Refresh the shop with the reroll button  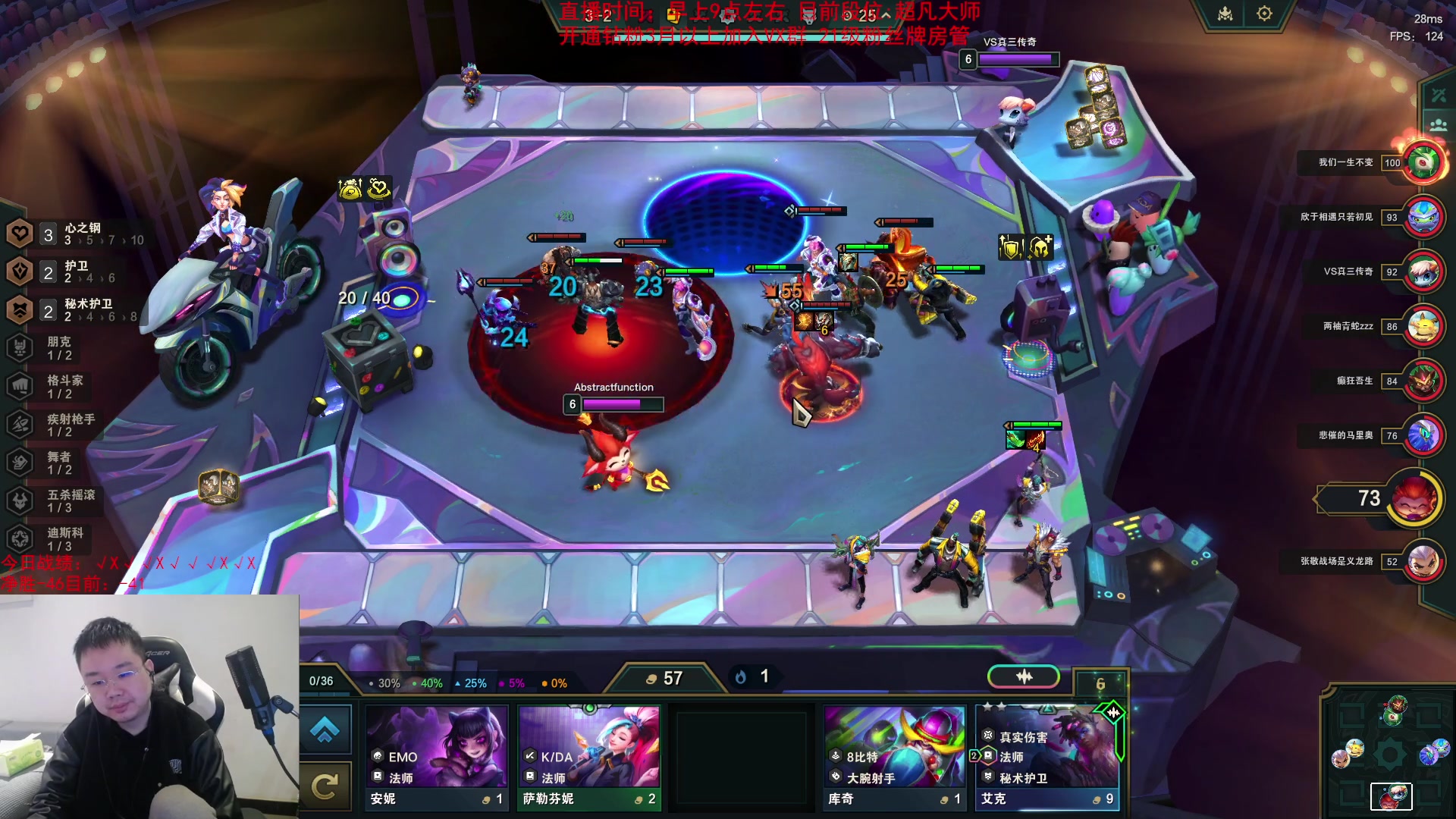point(325,787)
